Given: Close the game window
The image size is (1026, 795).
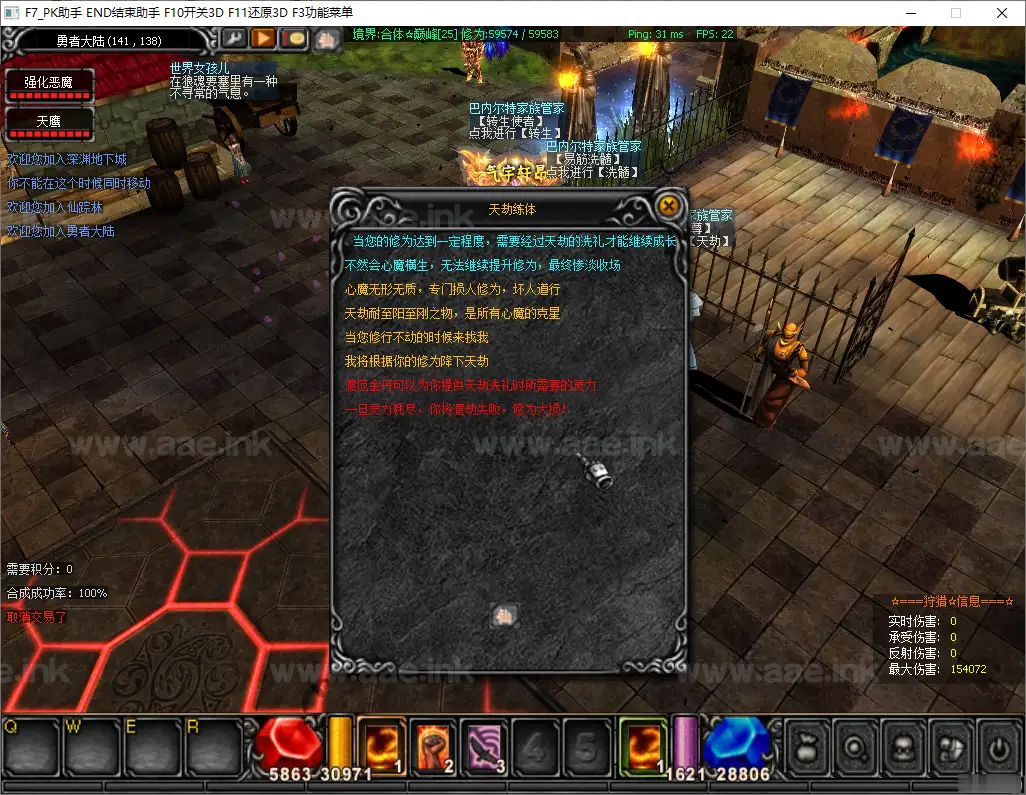Looking at the screenshot, I should click(x=1002, y=13).
